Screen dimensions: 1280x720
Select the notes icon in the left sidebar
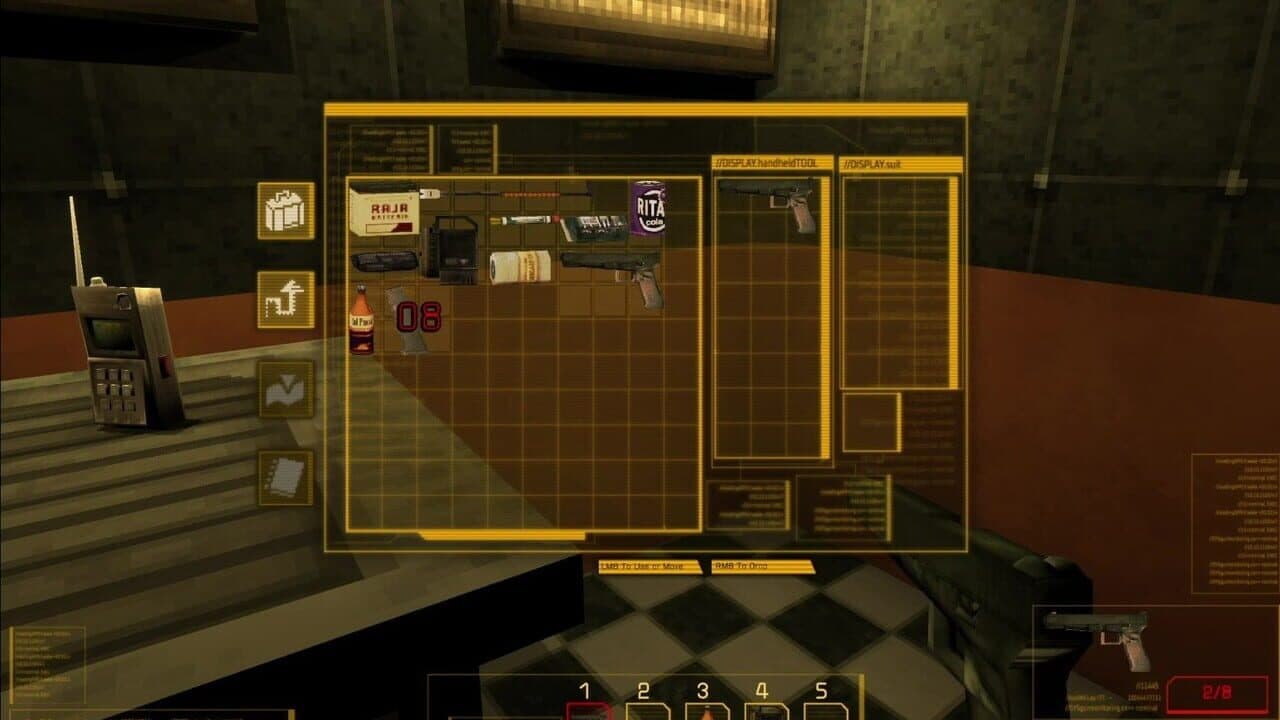285,480
